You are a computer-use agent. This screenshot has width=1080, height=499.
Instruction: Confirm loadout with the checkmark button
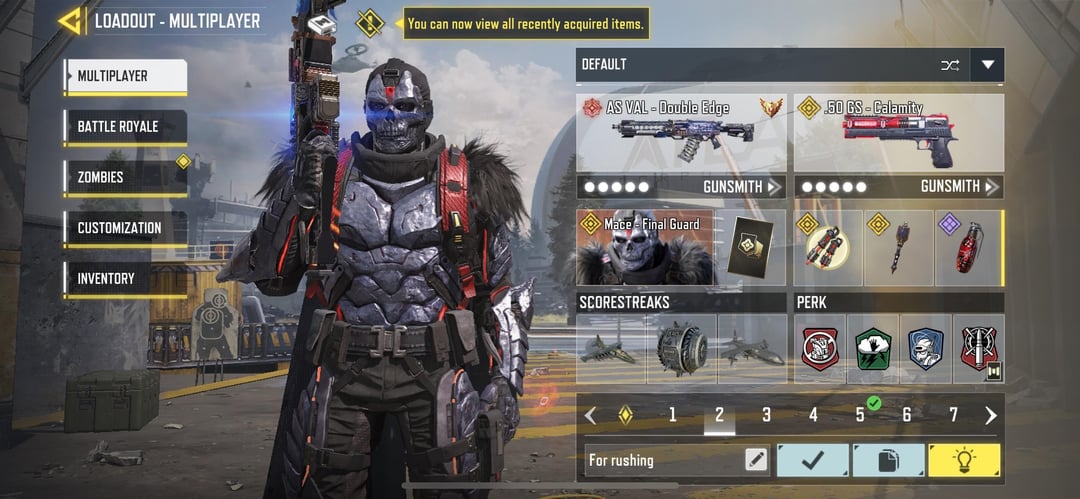(812, 460)
